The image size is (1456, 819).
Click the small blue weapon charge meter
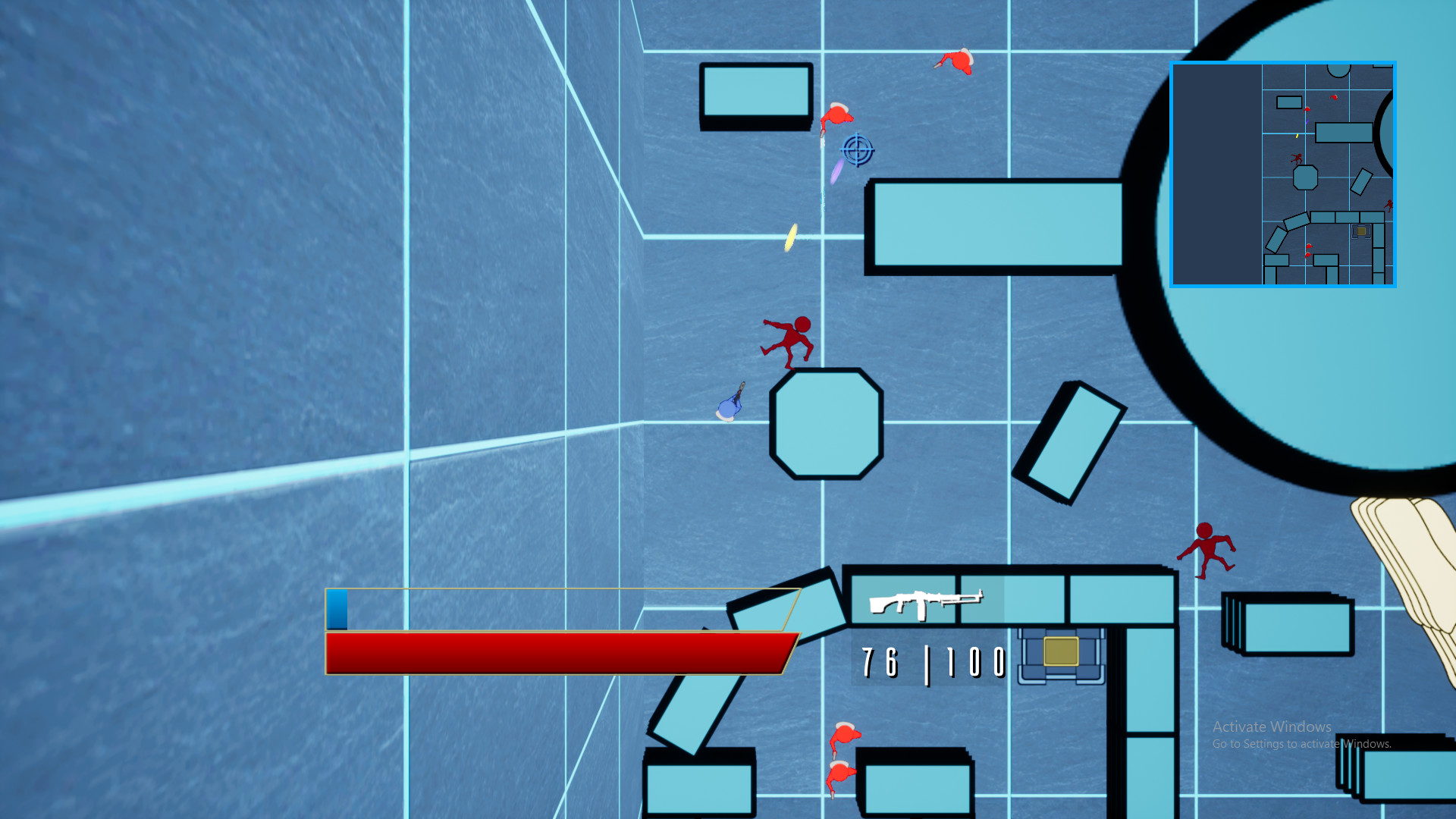pos(336,610)
